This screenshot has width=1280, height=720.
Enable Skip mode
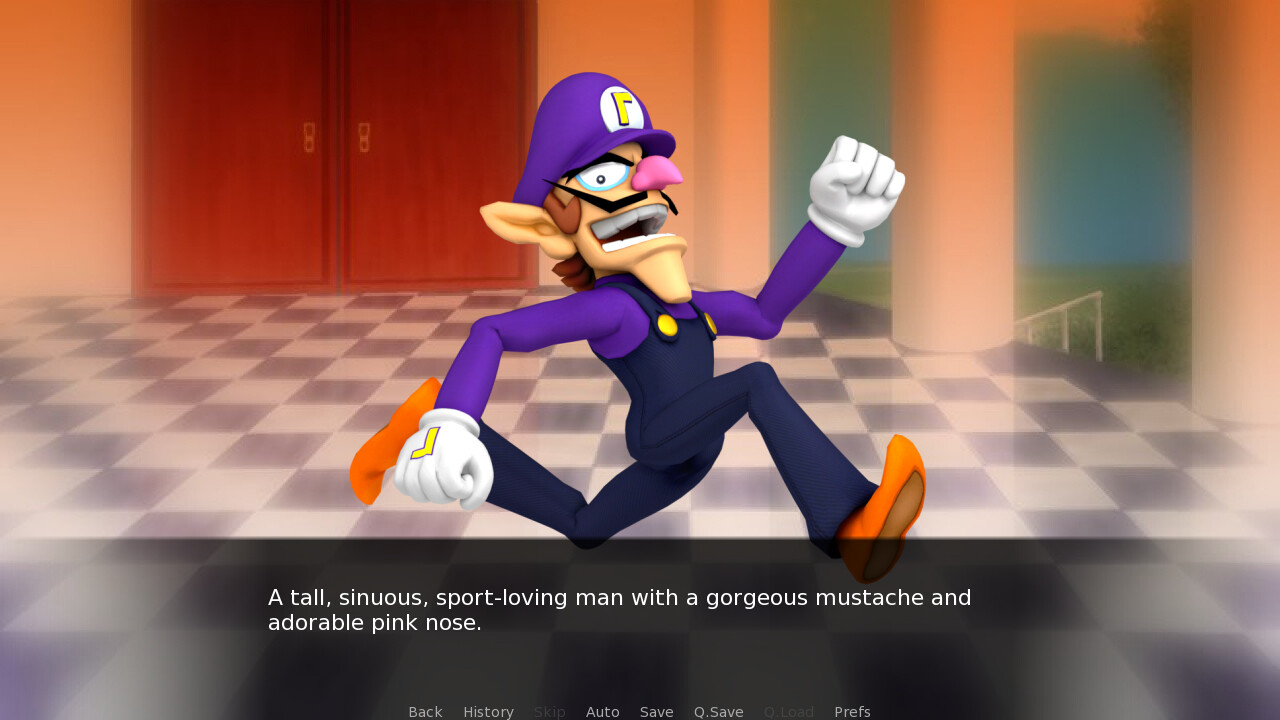549,711
